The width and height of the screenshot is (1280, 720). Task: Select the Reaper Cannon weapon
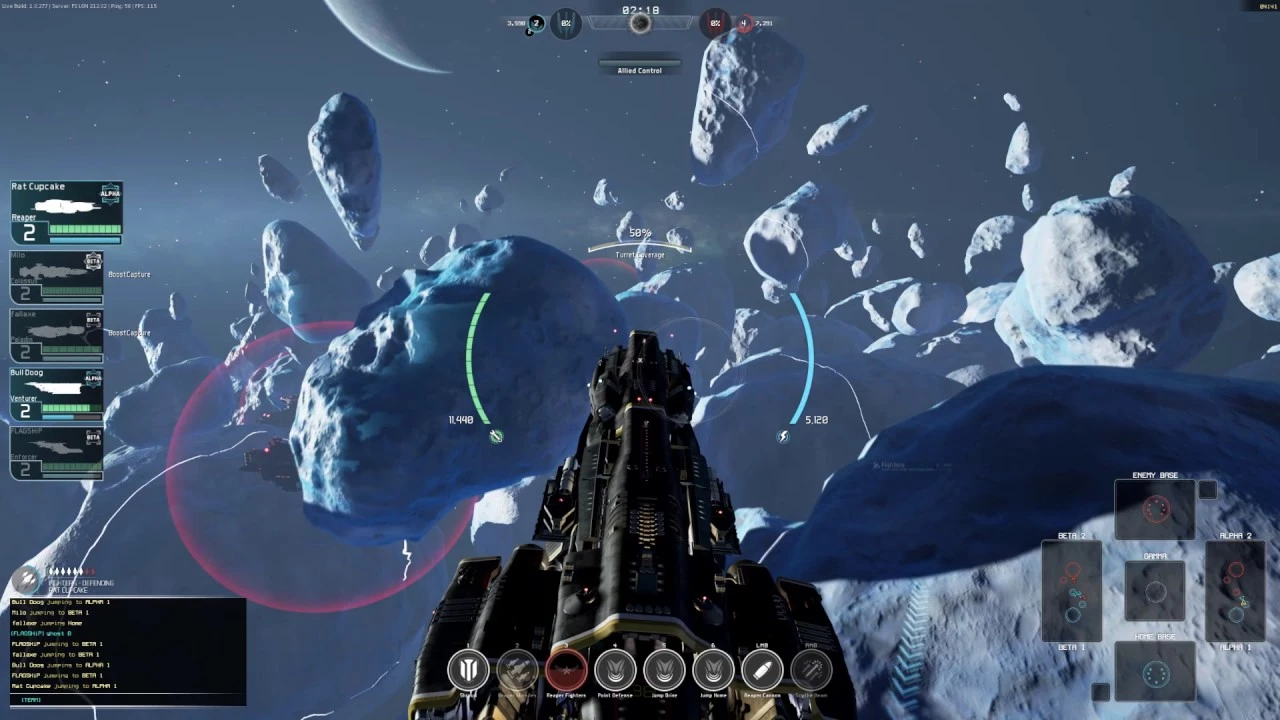click(762, 670)
